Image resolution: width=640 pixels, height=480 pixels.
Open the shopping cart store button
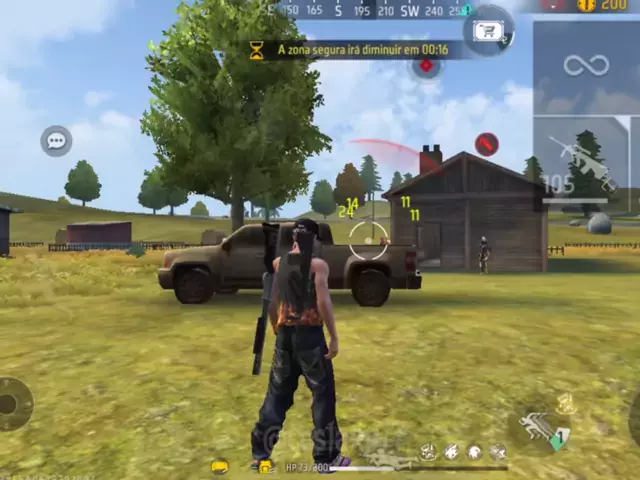click(488, 30)
